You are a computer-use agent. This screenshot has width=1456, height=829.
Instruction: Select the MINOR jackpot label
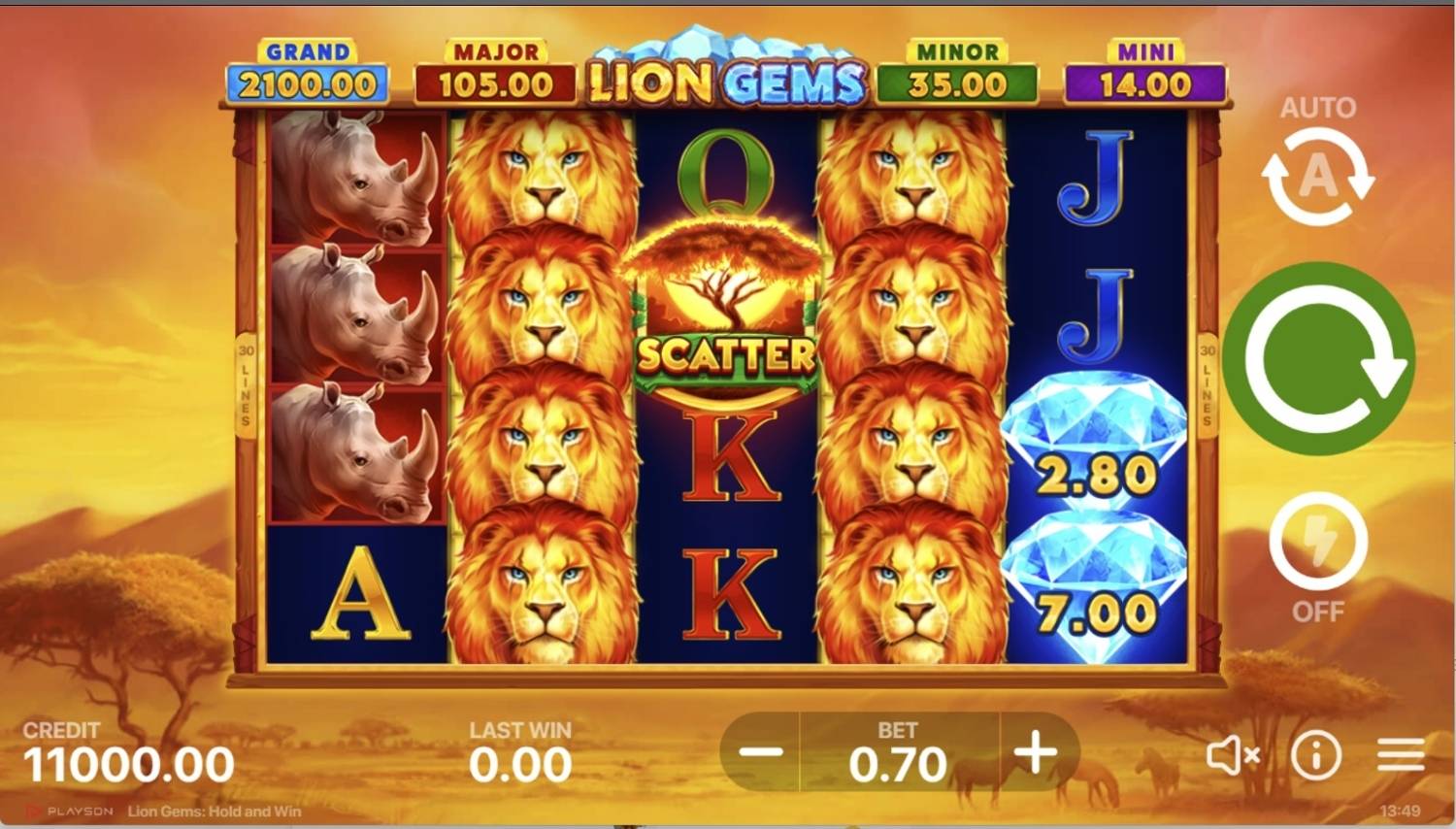(x=956, y=68)
